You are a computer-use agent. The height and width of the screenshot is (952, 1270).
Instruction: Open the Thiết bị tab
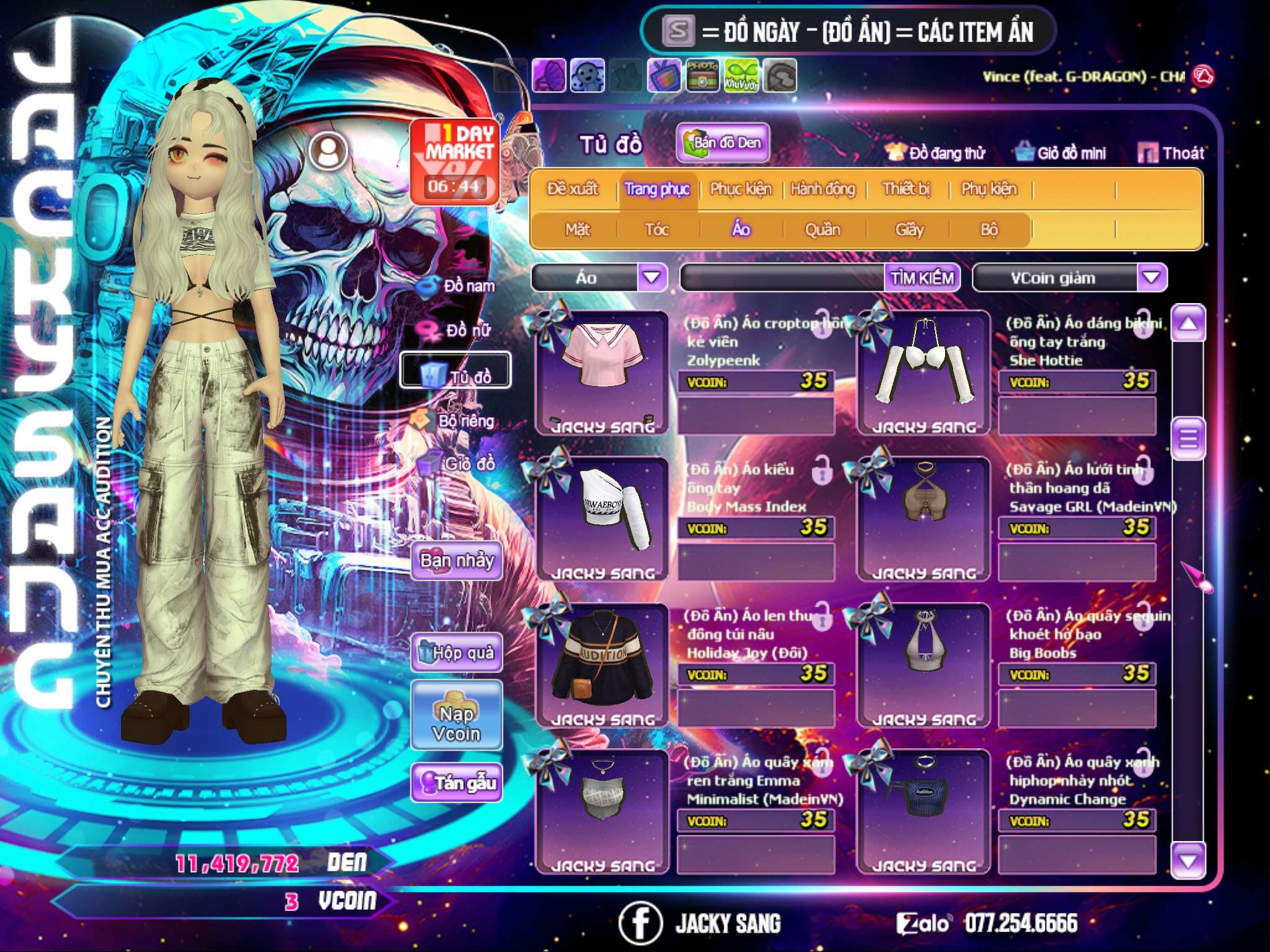pos(906,189)
